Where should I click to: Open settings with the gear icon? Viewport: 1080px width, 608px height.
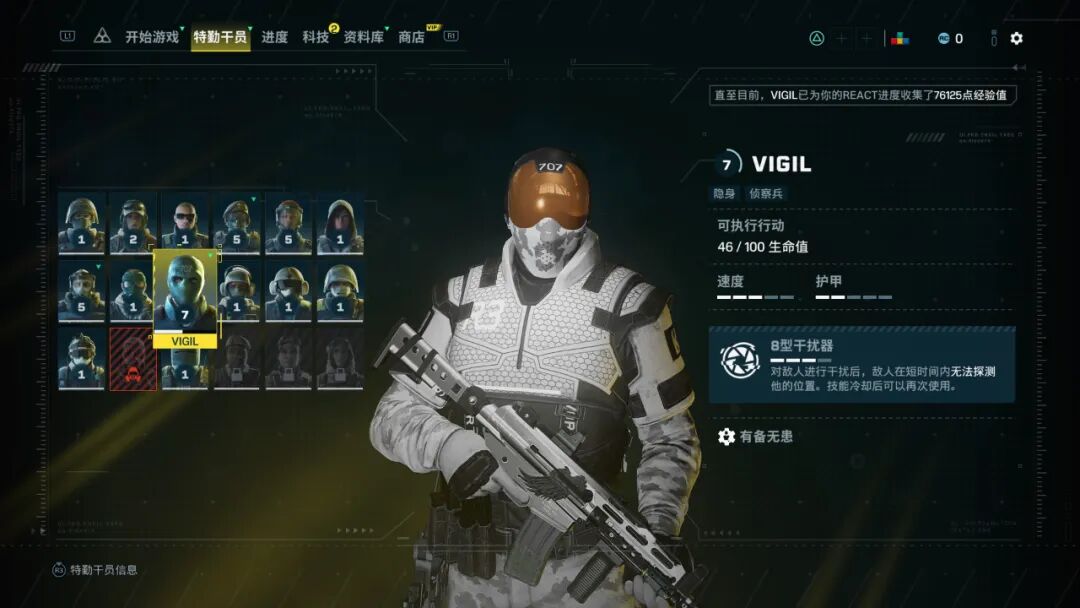(1016, 38)
